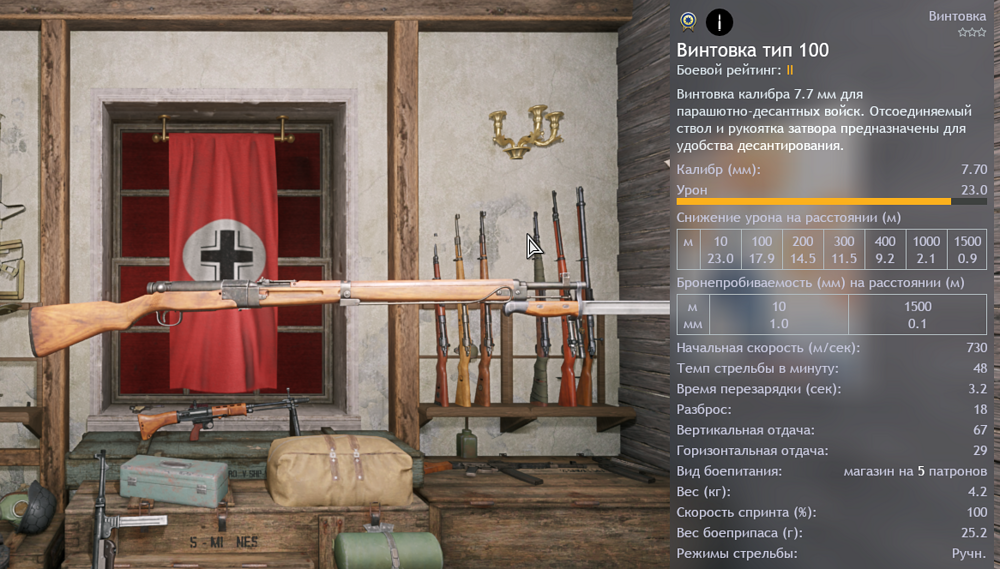Click the three-star rarity rating
This screenshot has width=1000, height=569.
[971, 33]
